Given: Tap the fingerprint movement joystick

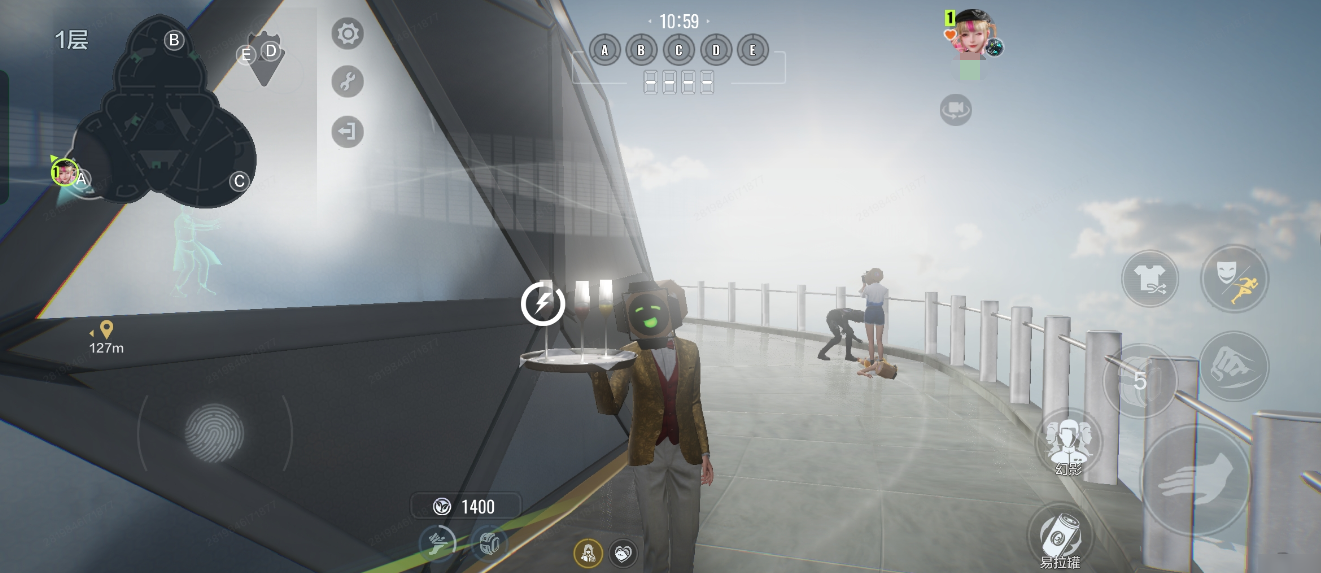Looking at the screenshot, I should 214,433.
